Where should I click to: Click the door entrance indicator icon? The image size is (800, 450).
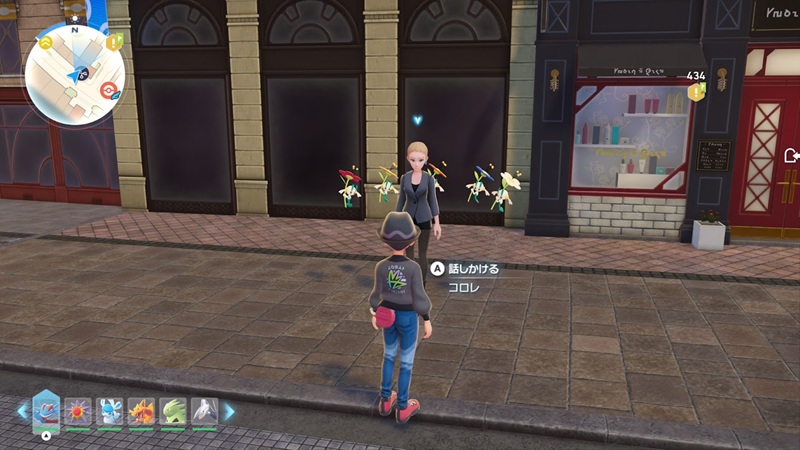792,155
